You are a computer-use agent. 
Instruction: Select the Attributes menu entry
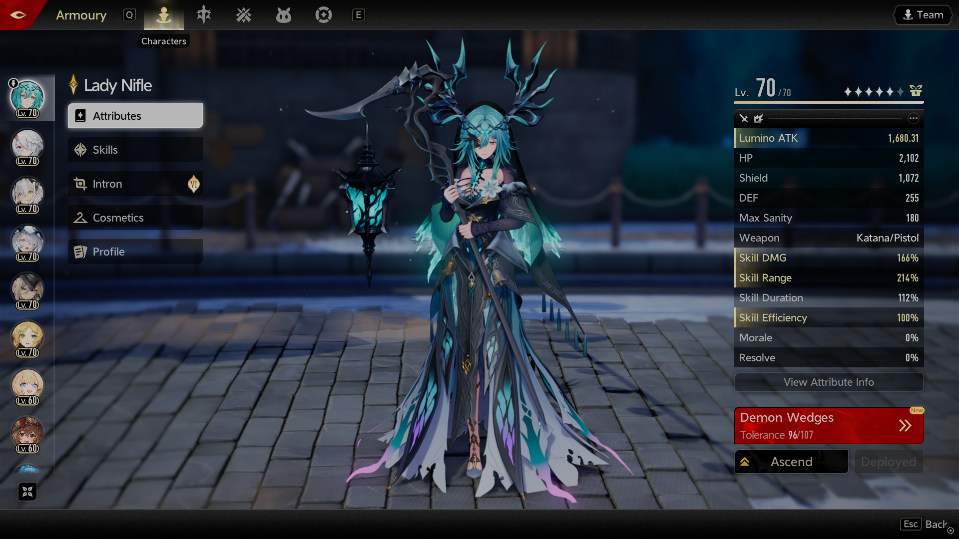135,116
